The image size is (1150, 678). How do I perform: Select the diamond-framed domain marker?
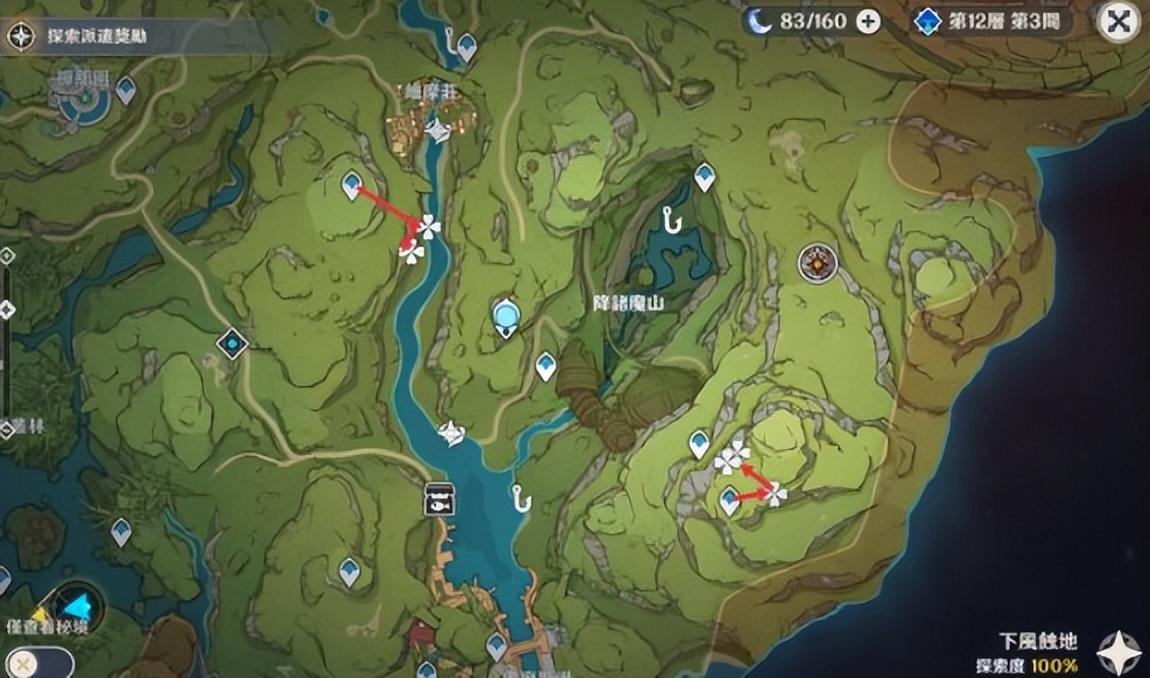click(x=233, y=344)
